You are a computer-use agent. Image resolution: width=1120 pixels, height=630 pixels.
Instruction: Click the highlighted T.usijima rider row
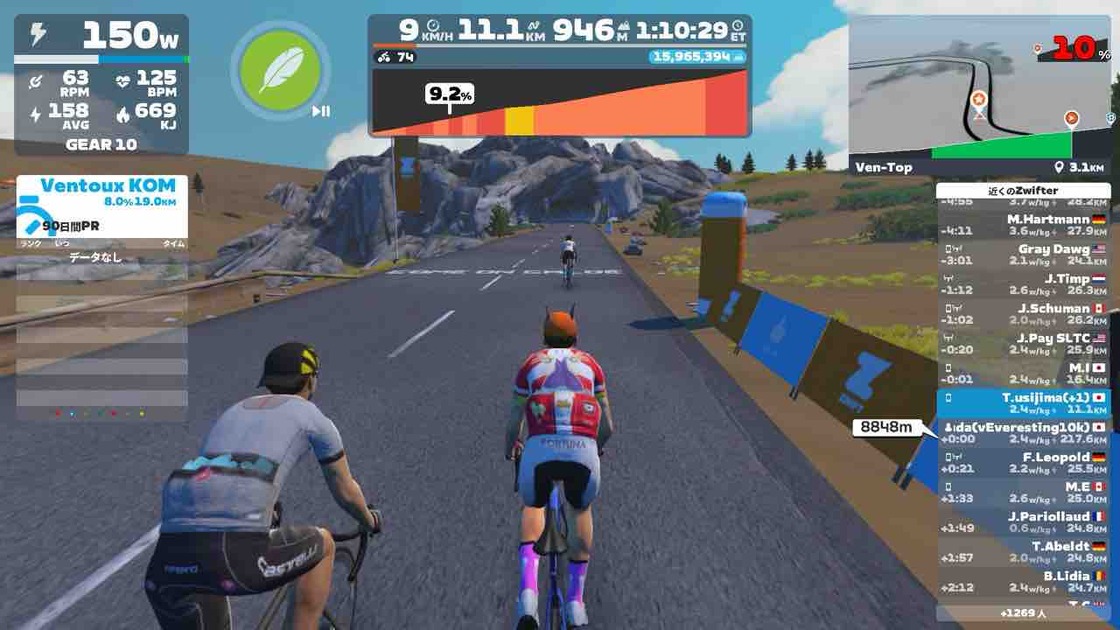(x=1024, y=403)
